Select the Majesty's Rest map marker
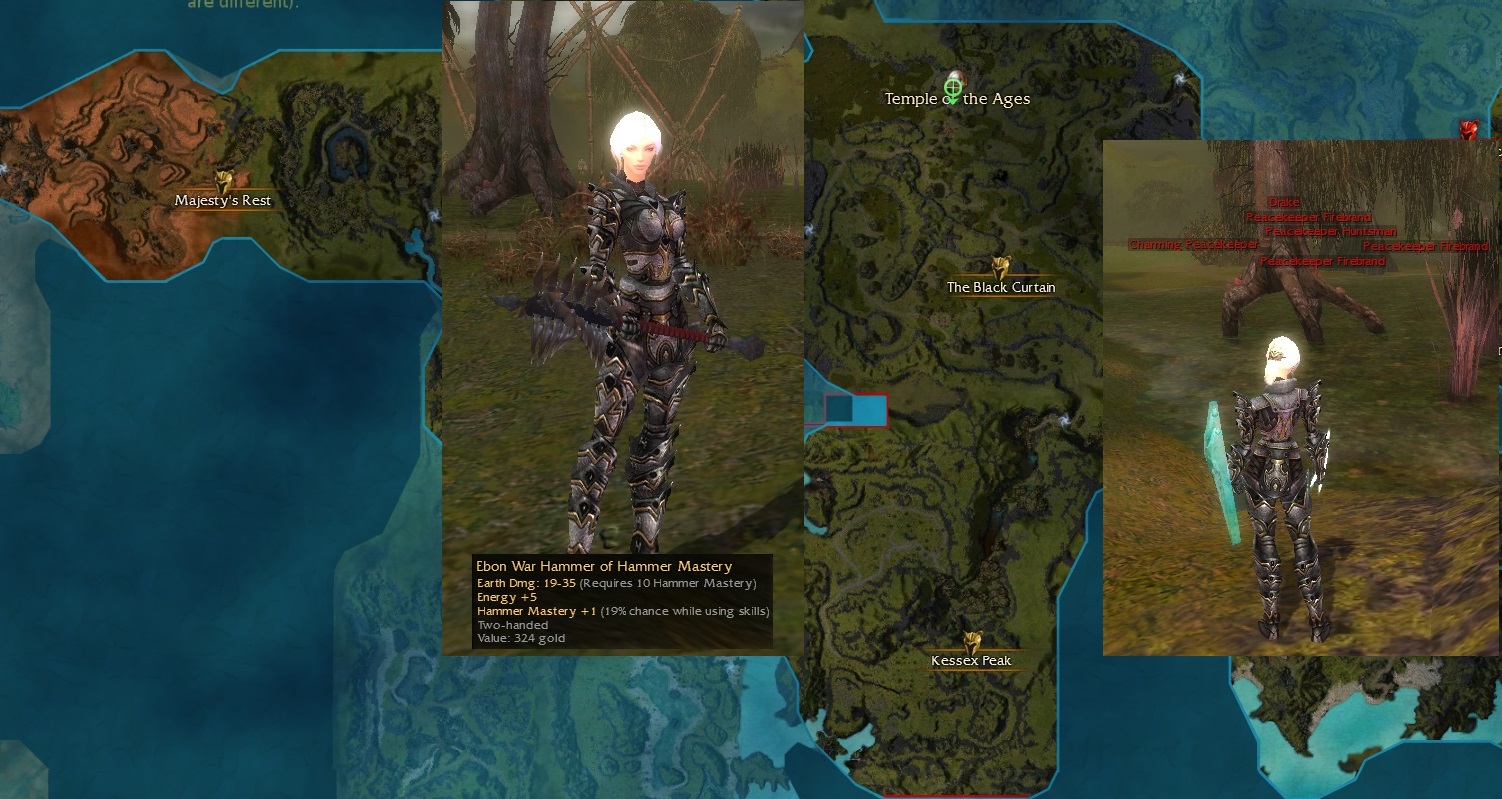This screenshot has height=799, width=1502. [224, 182]
